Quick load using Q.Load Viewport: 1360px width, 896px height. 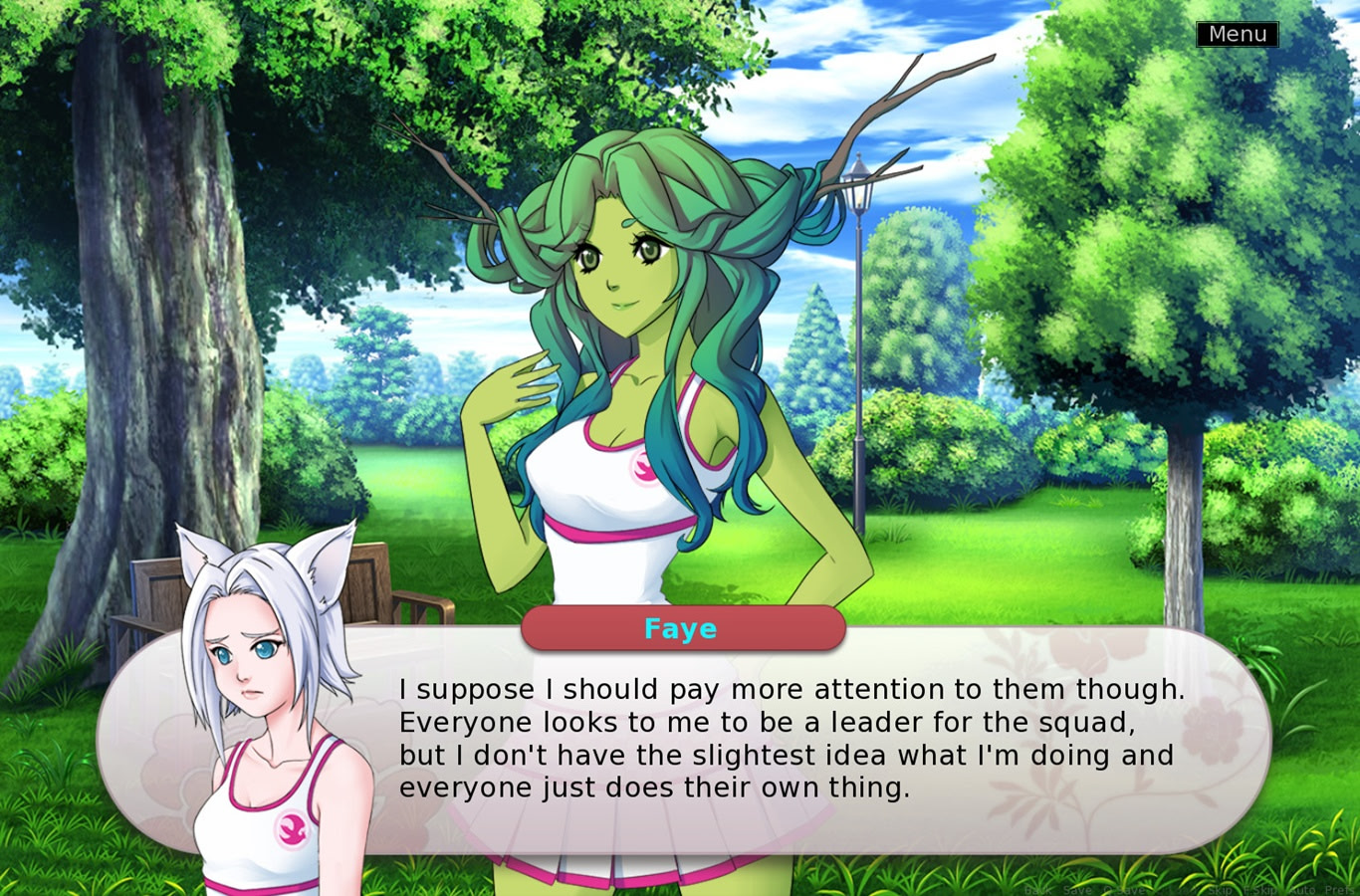(1175, 890)
